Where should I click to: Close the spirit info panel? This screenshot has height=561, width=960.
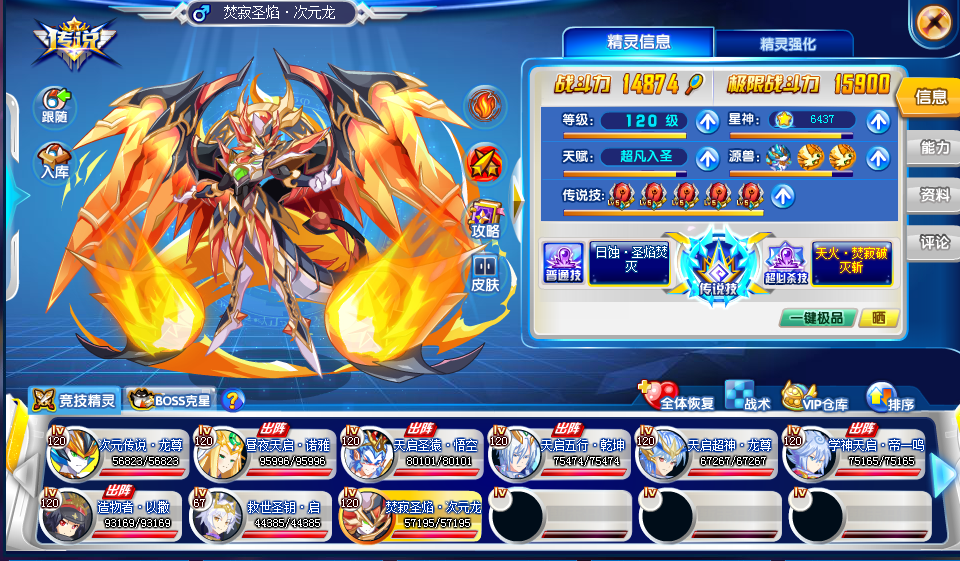[932, 21]
